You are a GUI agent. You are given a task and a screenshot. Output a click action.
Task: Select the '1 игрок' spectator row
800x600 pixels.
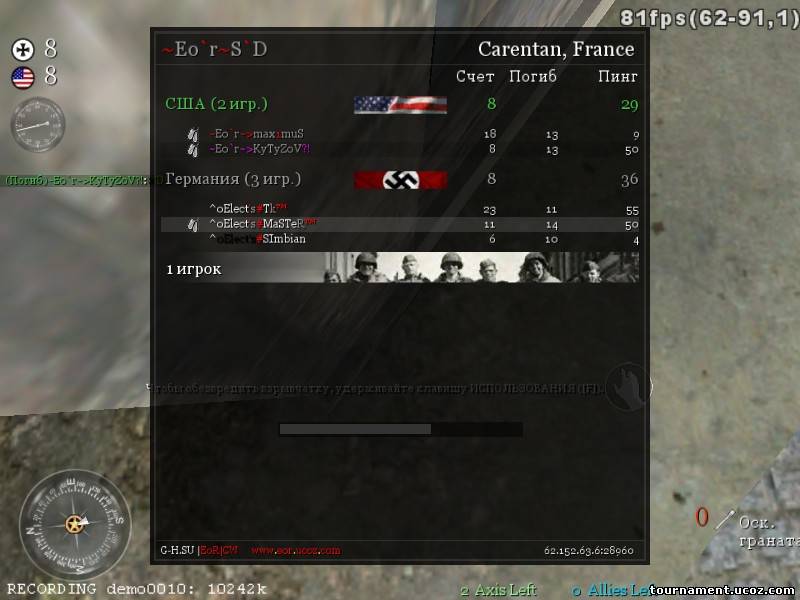[x=194, y=269]
